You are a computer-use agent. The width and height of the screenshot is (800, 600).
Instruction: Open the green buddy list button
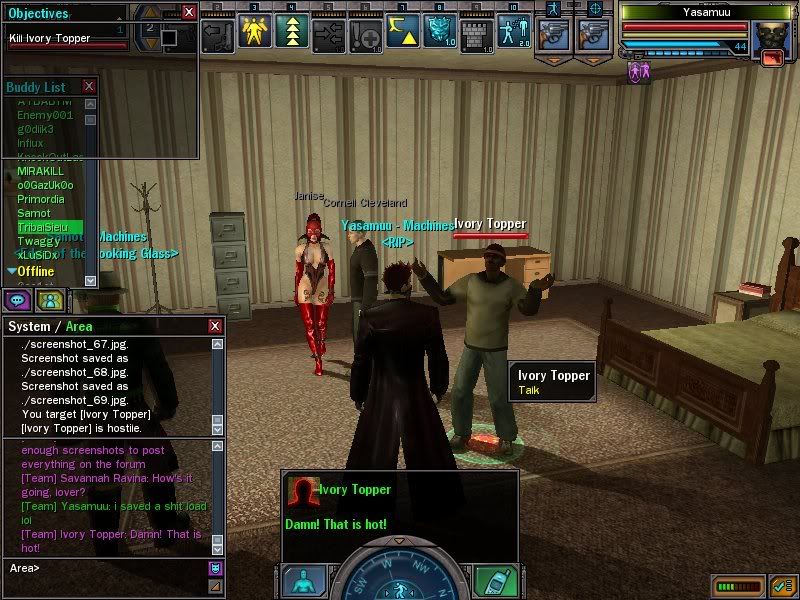(x=50, y=299)
